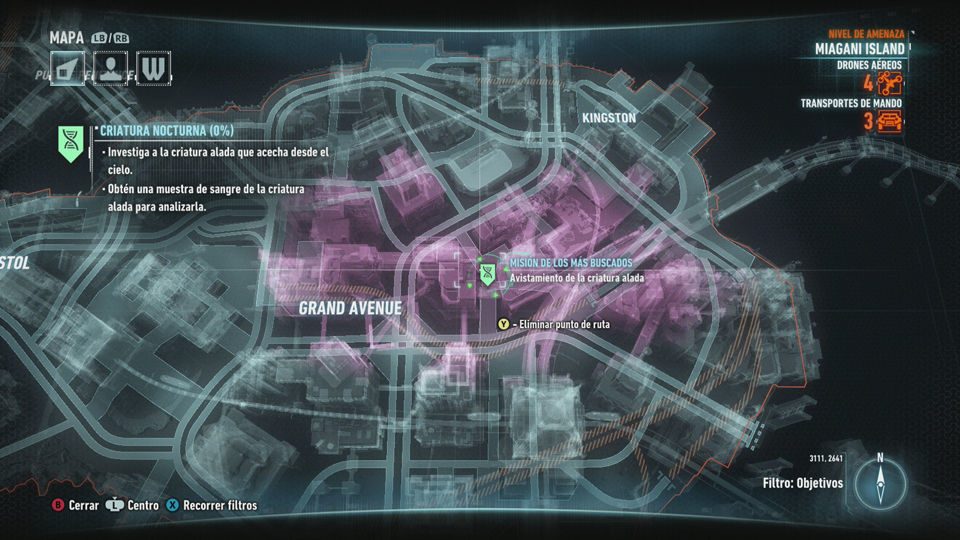Select the Centro map option
Viewport: 960px width, 540px height.
tap(134, 505)
